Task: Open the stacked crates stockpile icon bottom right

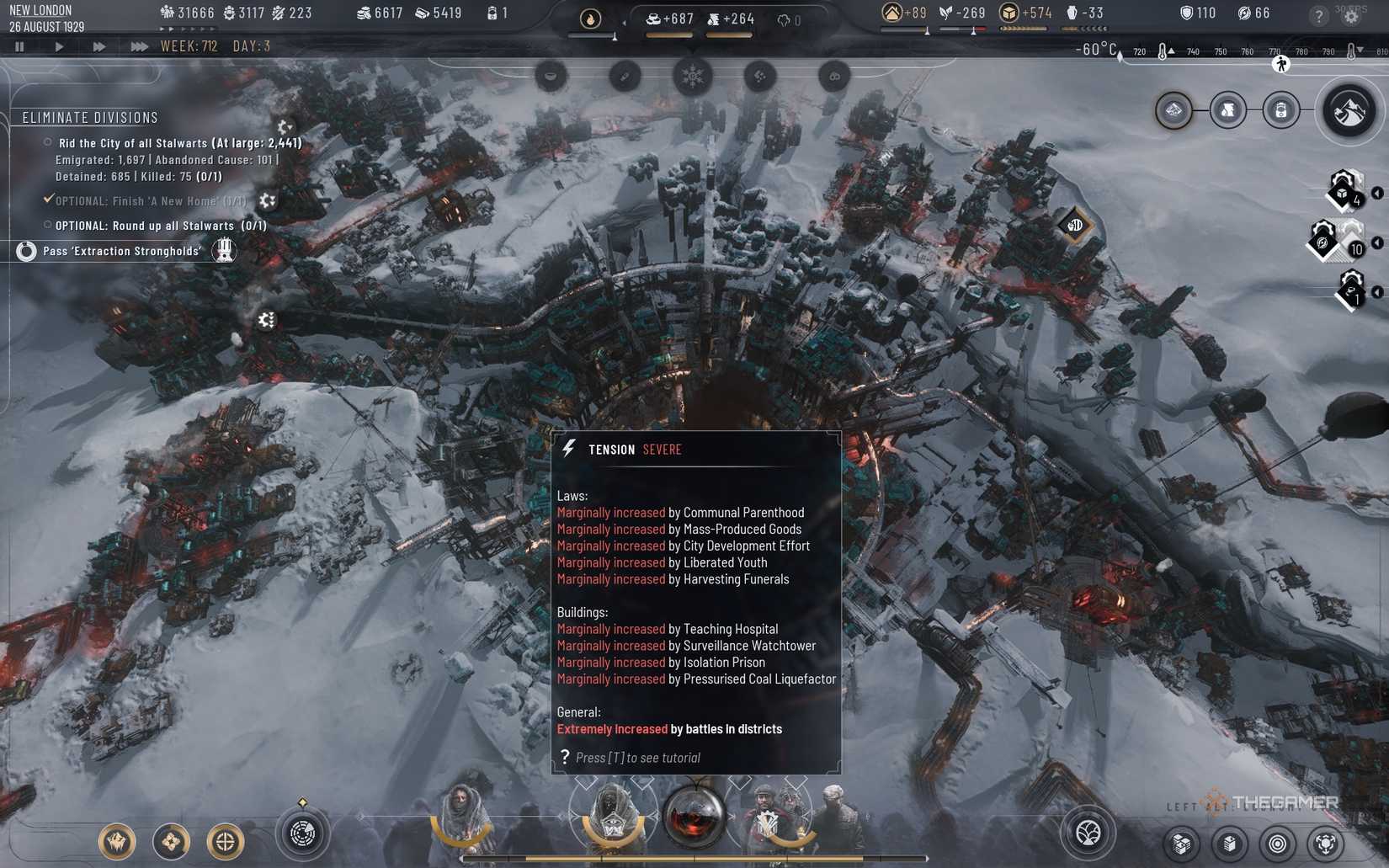Action: tap(1182, 843)
